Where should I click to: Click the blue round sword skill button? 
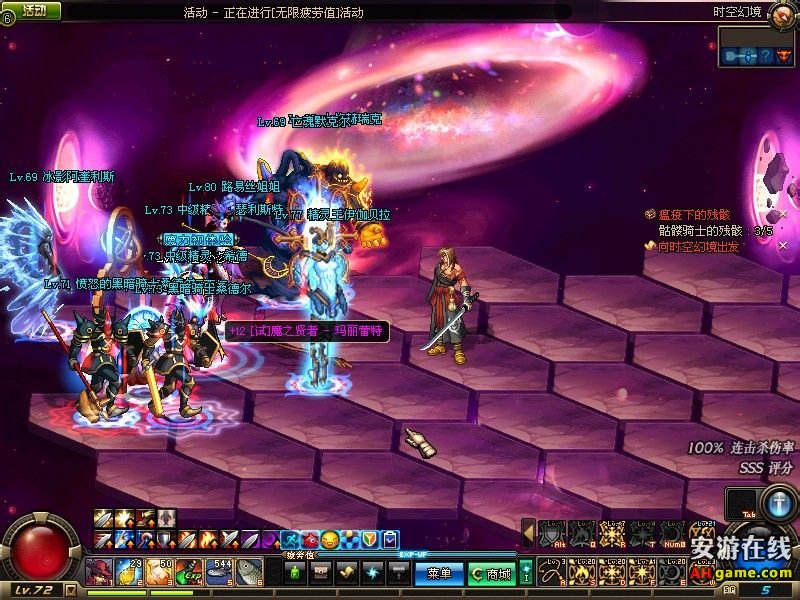[x=779, y=503]
